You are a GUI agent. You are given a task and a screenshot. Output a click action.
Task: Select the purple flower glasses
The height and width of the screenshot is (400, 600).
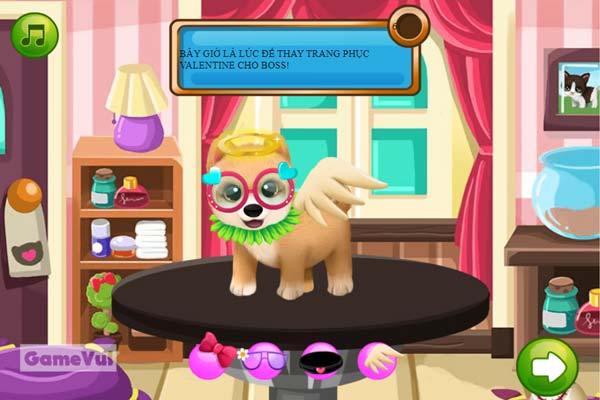click(x=264, y=358)
